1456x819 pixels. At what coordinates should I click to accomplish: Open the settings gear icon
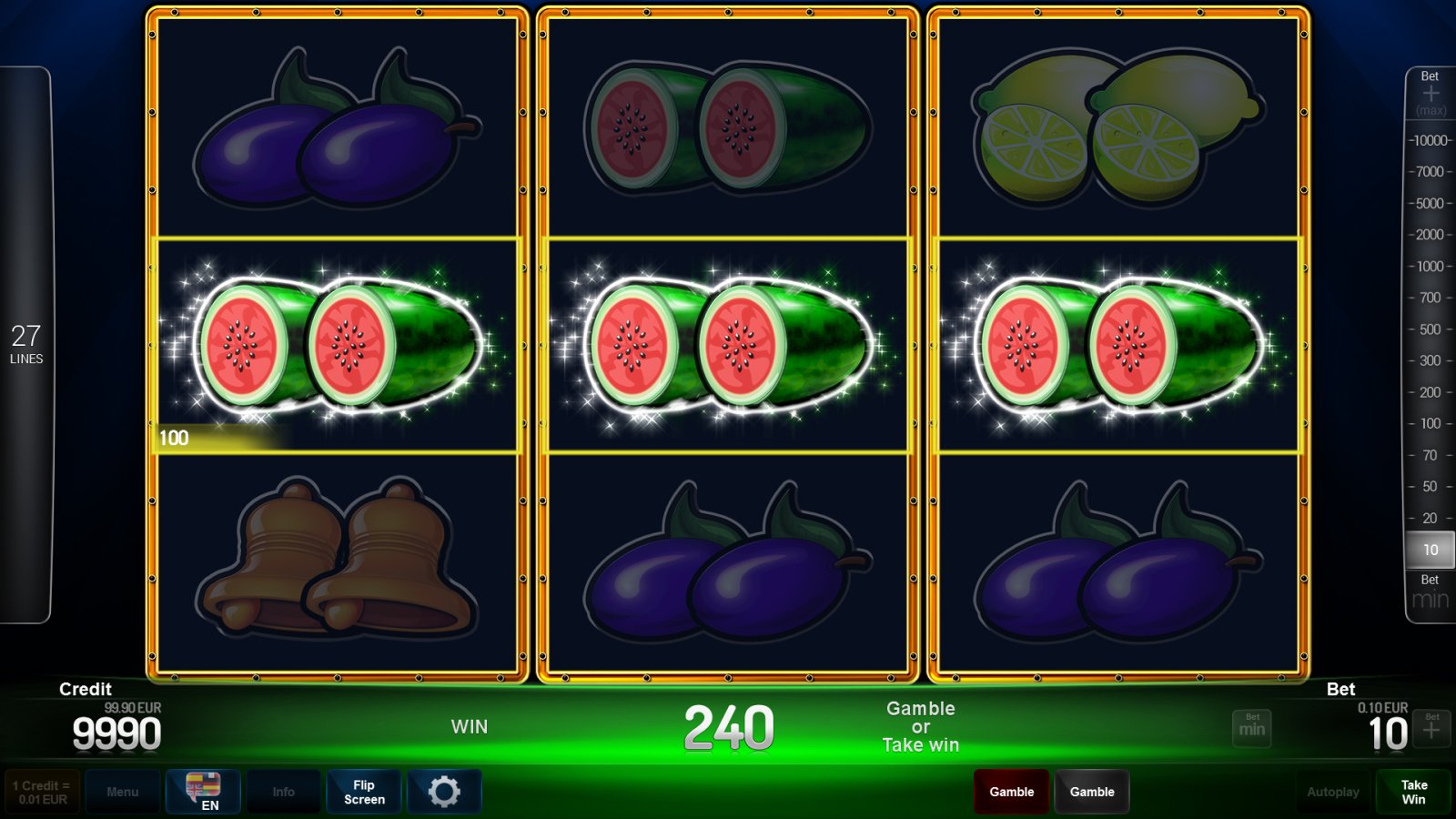tap(444, 791)
